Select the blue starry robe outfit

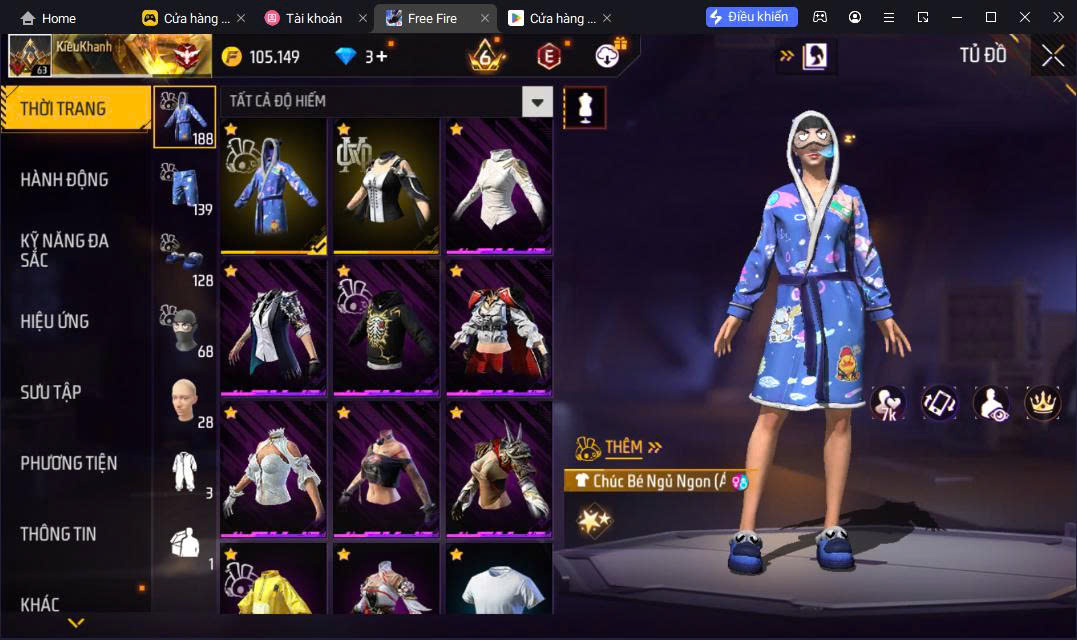273,187
